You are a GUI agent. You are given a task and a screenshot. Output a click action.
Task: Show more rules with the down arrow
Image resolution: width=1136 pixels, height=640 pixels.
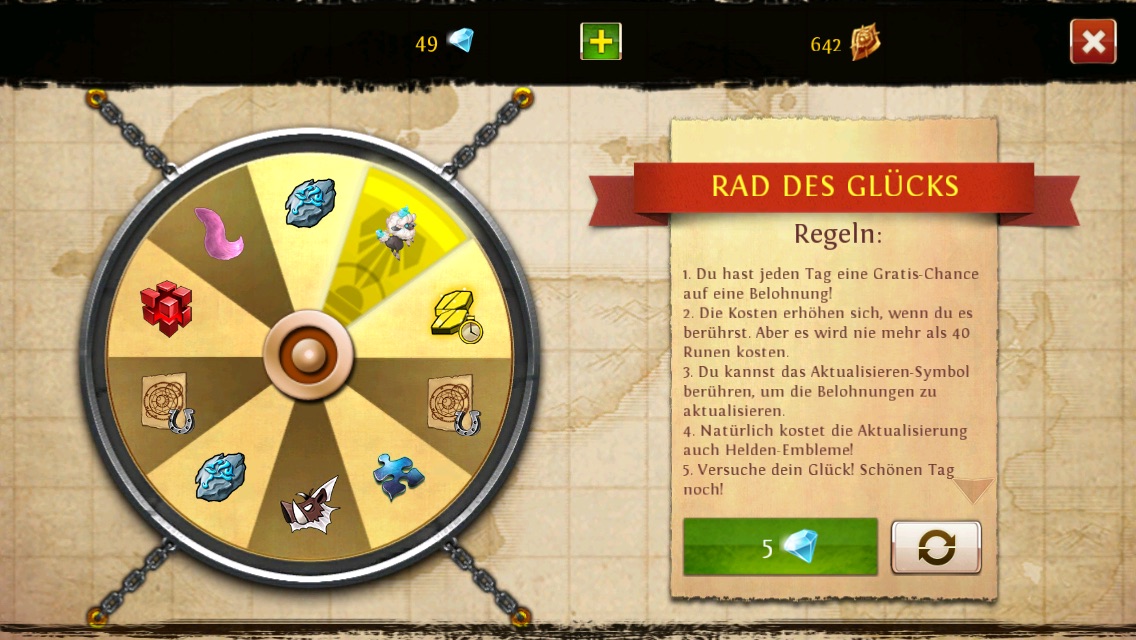pyautogui.click(x=972, y=490)
